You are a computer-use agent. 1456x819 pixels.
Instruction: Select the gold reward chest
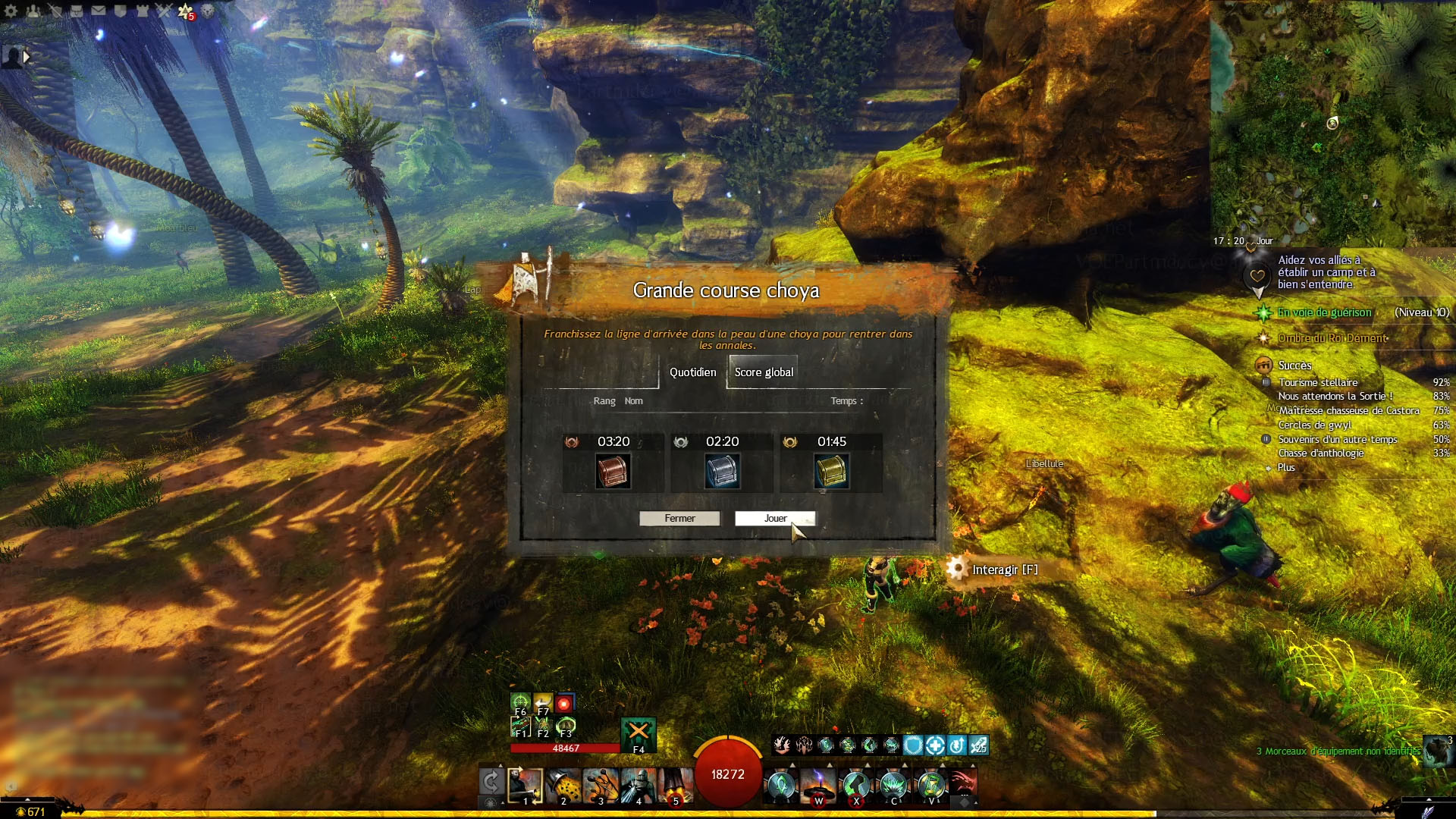pos(831,471)
